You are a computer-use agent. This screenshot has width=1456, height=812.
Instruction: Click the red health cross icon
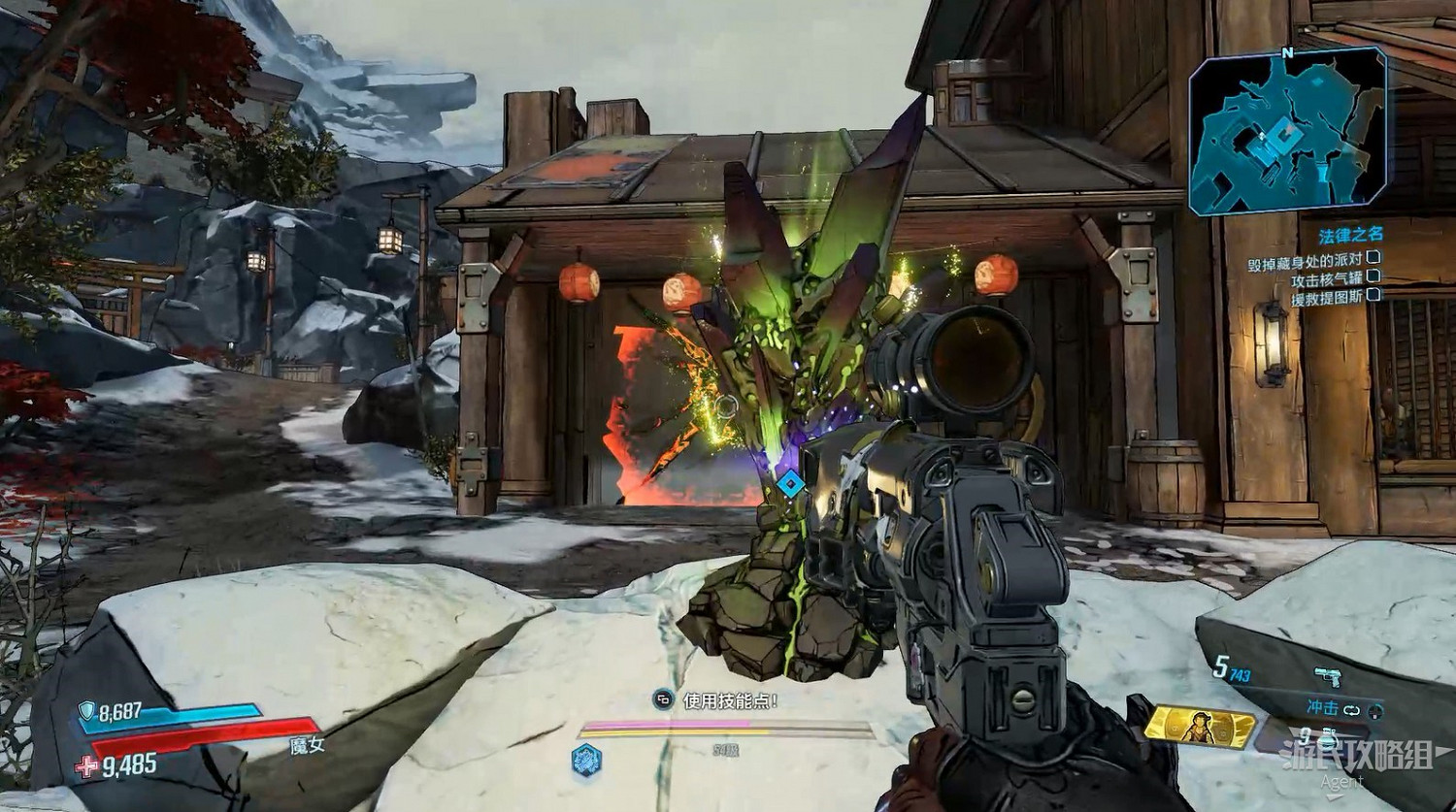[87, 766]
